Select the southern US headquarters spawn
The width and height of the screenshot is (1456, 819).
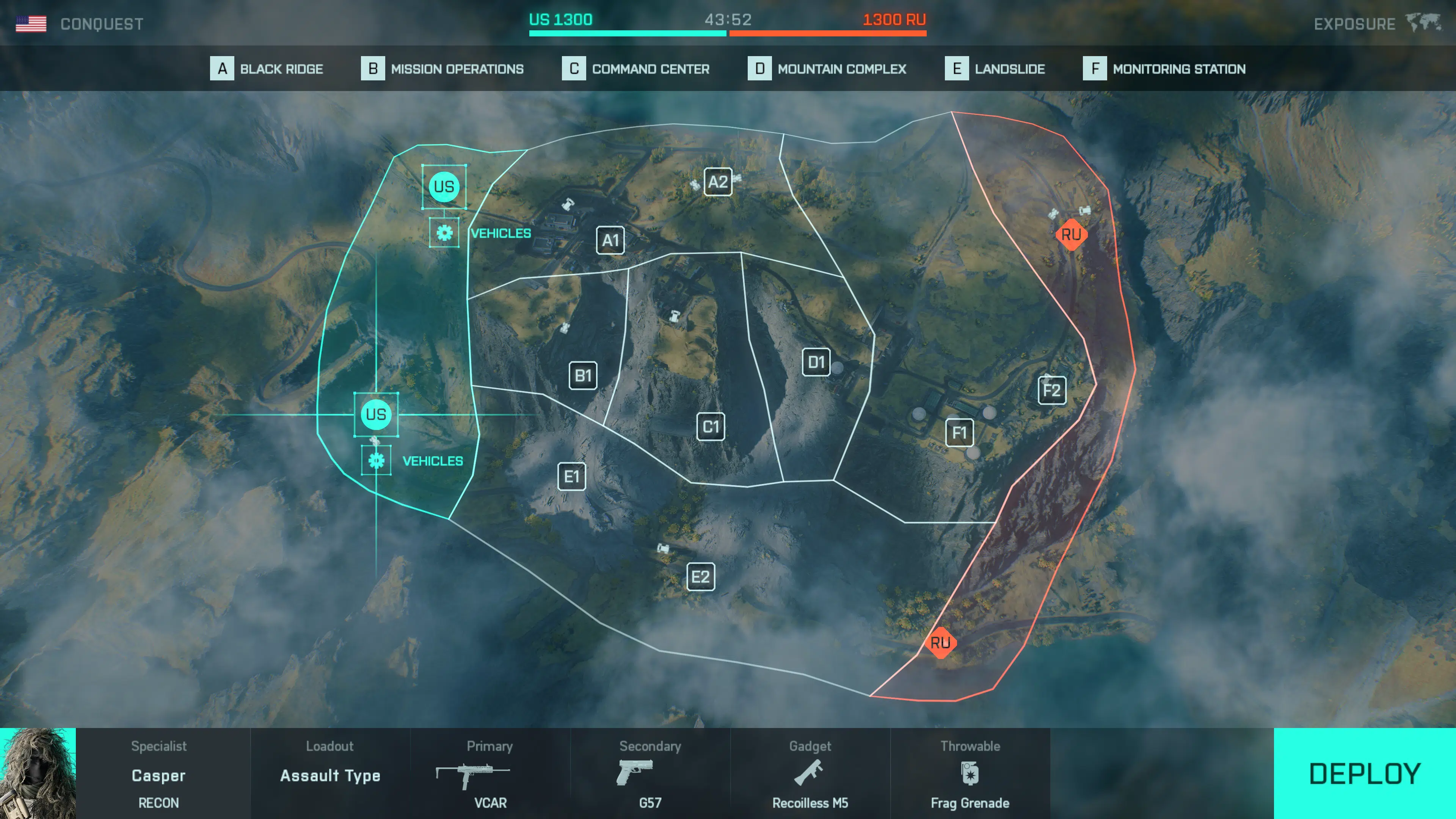click(376, 414)
